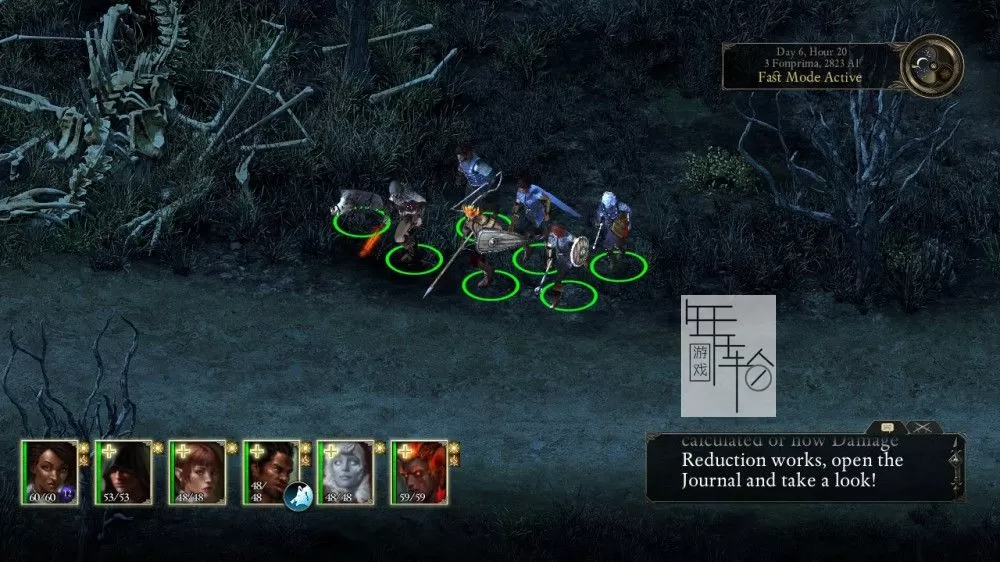Select the fiery red godlike portrait
This screenshot has width=1000, height=562.
(x=419, y=471)
